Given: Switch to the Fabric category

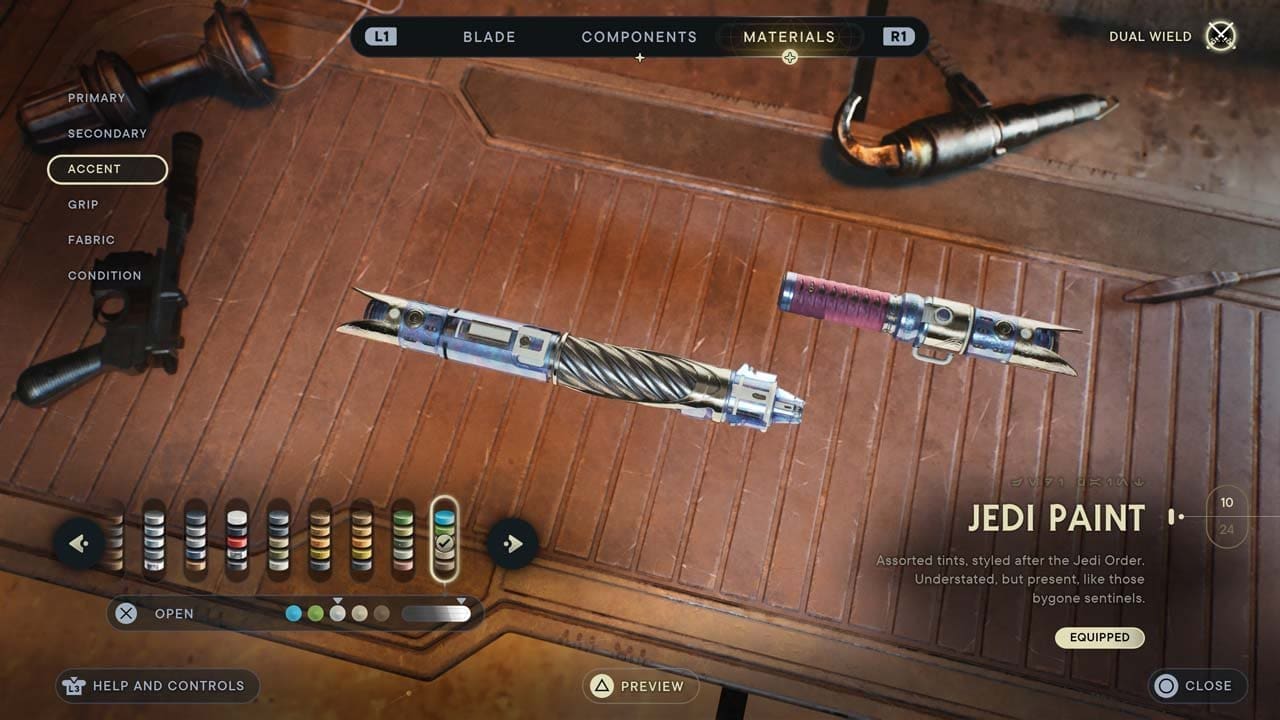Looking at the screenshot, I should click(91, 240).
